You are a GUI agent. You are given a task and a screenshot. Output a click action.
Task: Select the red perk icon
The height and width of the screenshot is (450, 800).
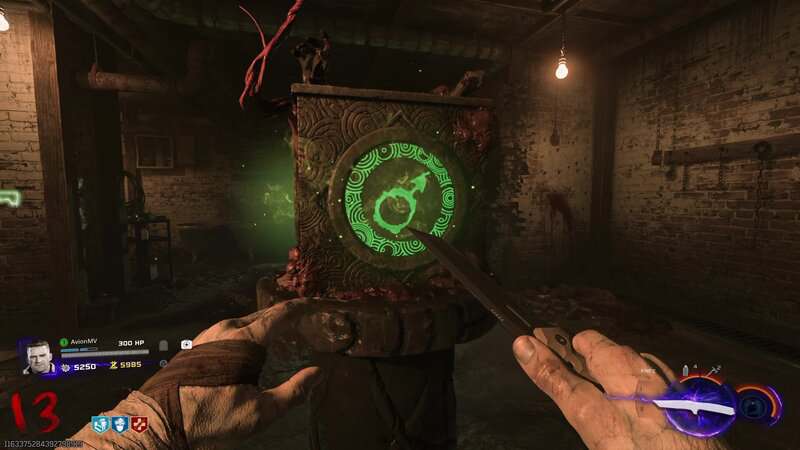[x=139, y=424]
